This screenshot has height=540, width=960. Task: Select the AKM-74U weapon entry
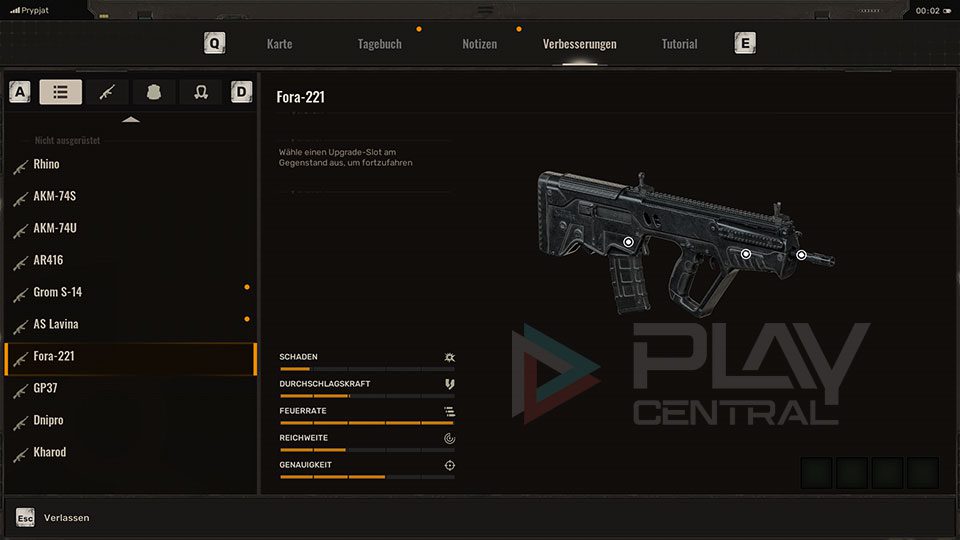(55, 228)
